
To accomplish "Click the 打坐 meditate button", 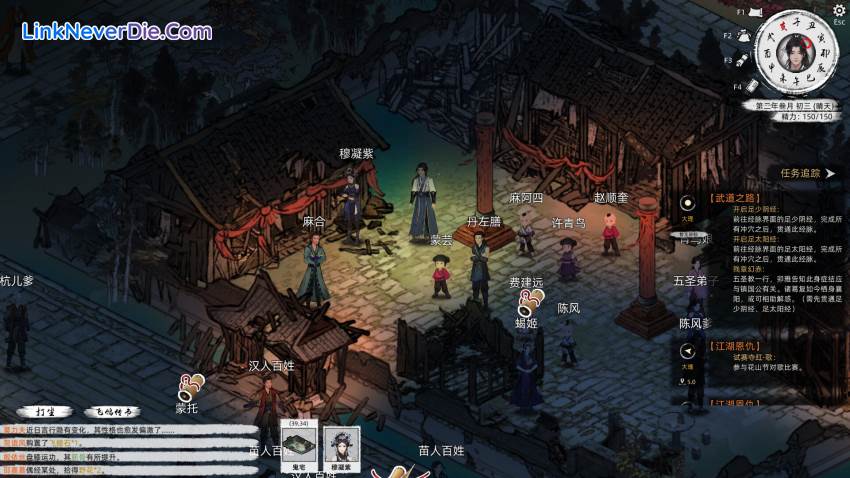I will pos(43,410).
